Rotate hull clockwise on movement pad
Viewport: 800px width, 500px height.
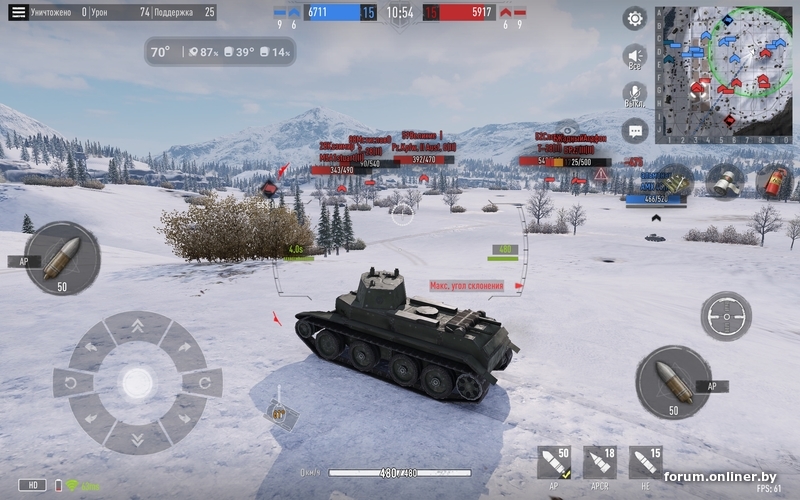click(203, 382)
